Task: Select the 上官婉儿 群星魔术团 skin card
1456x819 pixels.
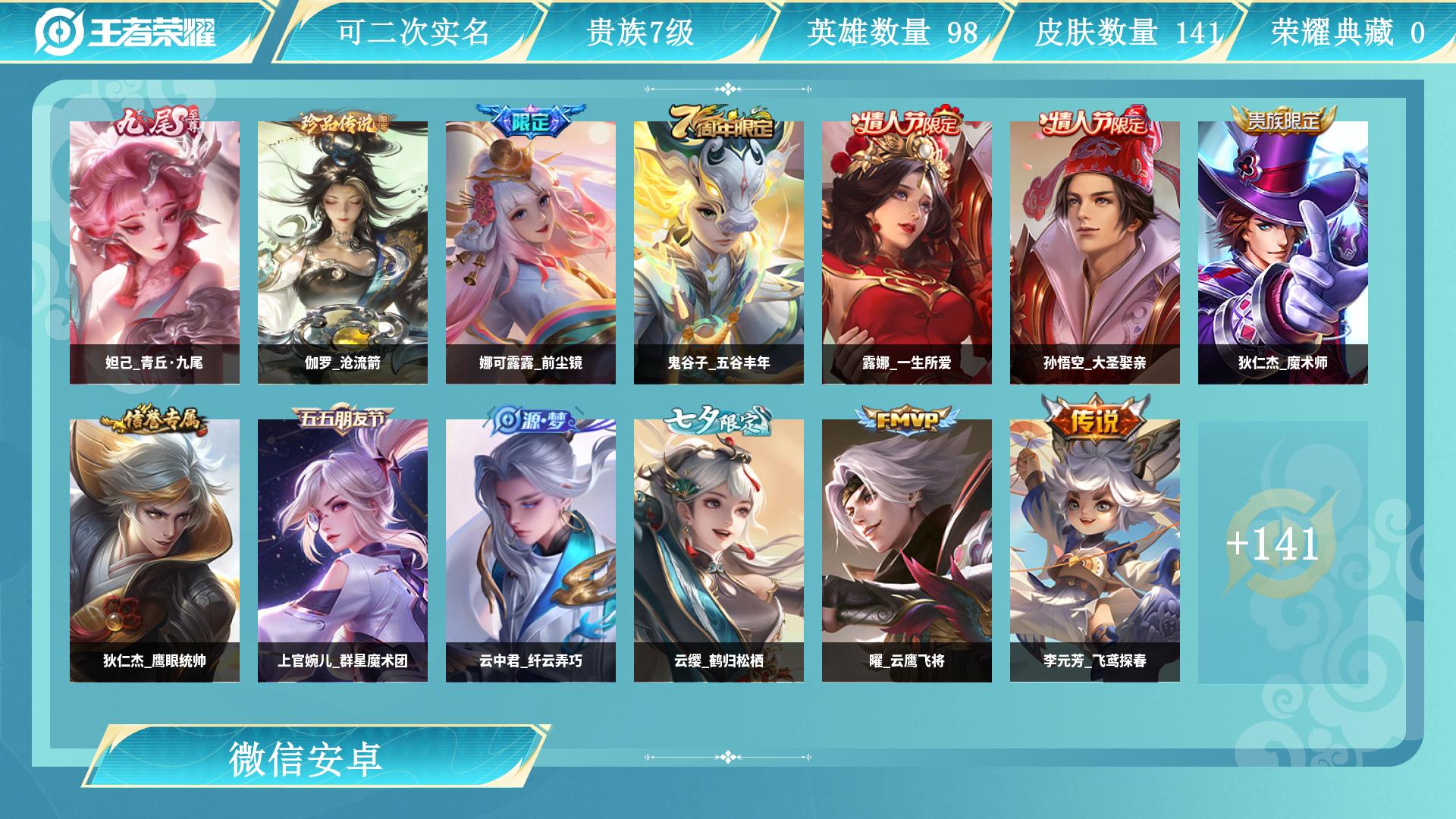Action: (x=343, y=551)
